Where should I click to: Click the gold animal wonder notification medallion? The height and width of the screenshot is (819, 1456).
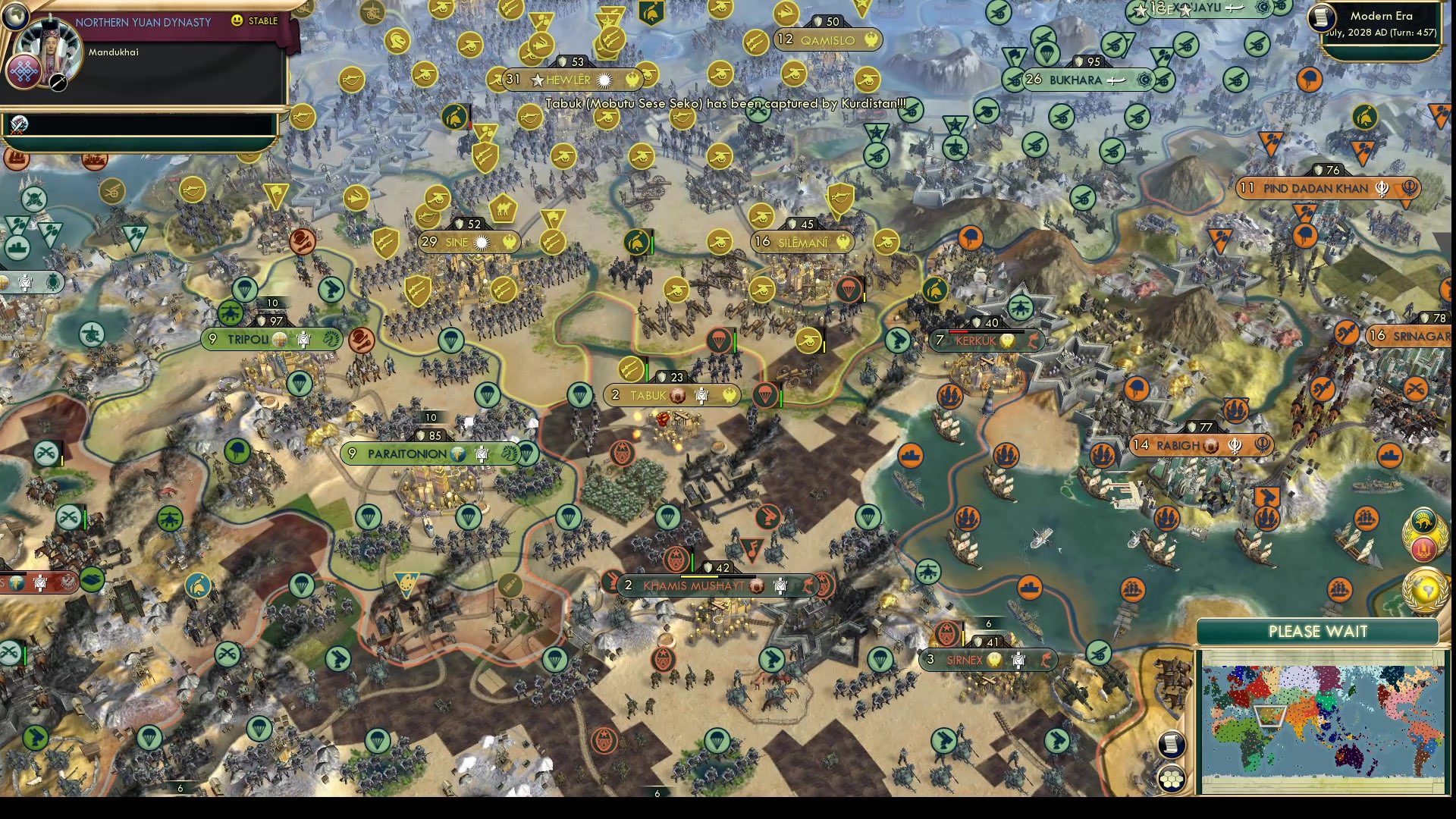point(1423,519)
